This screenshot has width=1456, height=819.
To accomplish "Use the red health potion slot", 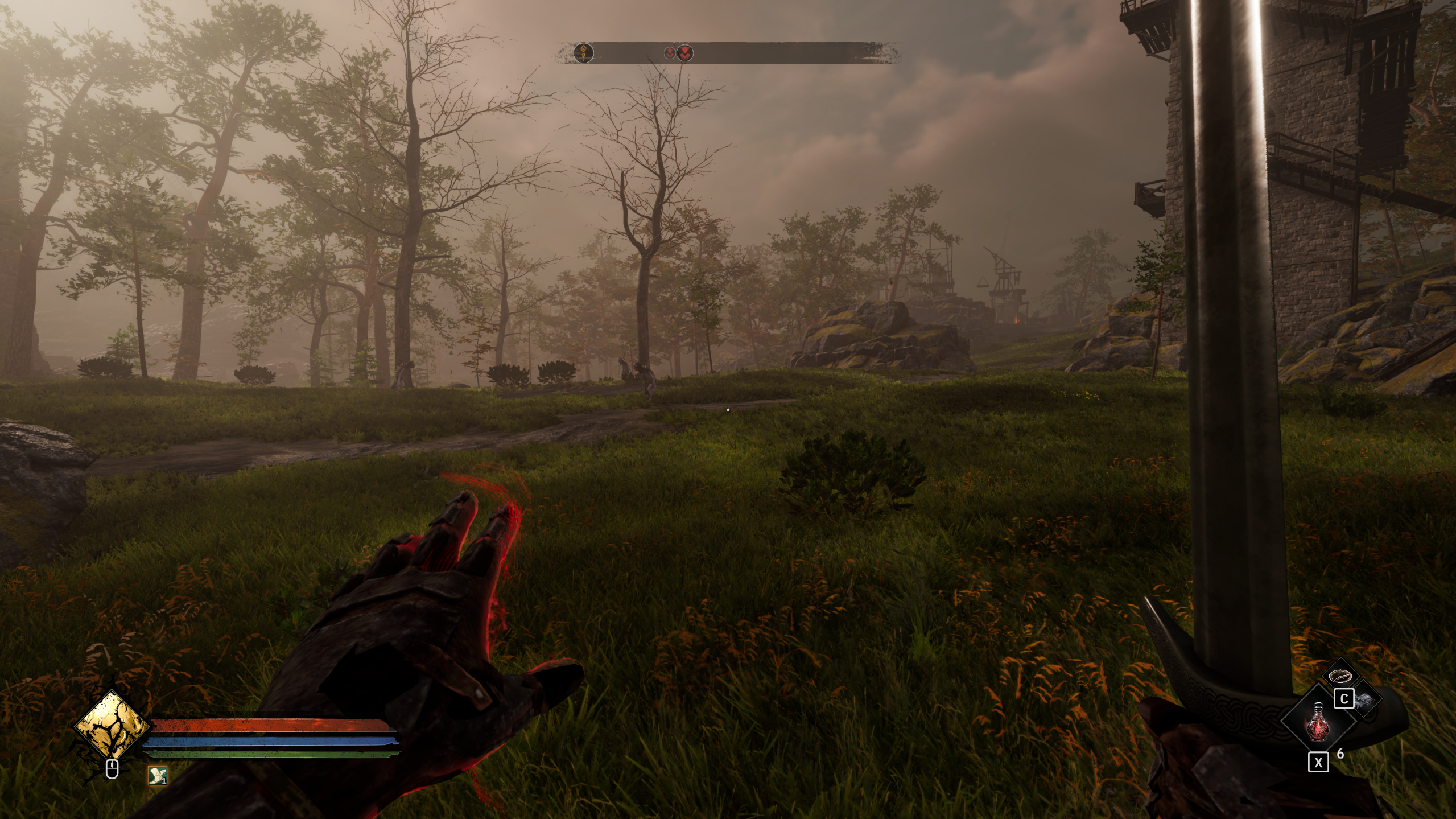I will 1317,721.
